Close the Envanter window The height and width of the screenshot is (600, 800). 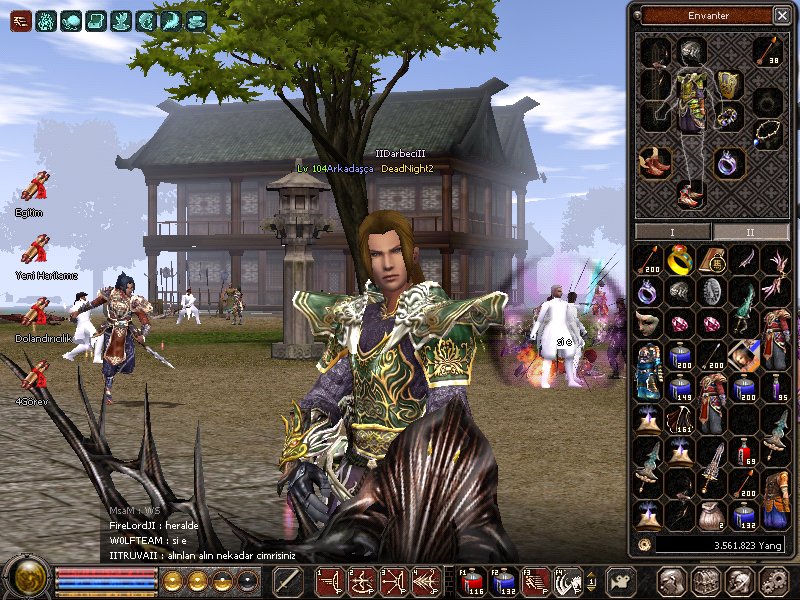(781, 15)
